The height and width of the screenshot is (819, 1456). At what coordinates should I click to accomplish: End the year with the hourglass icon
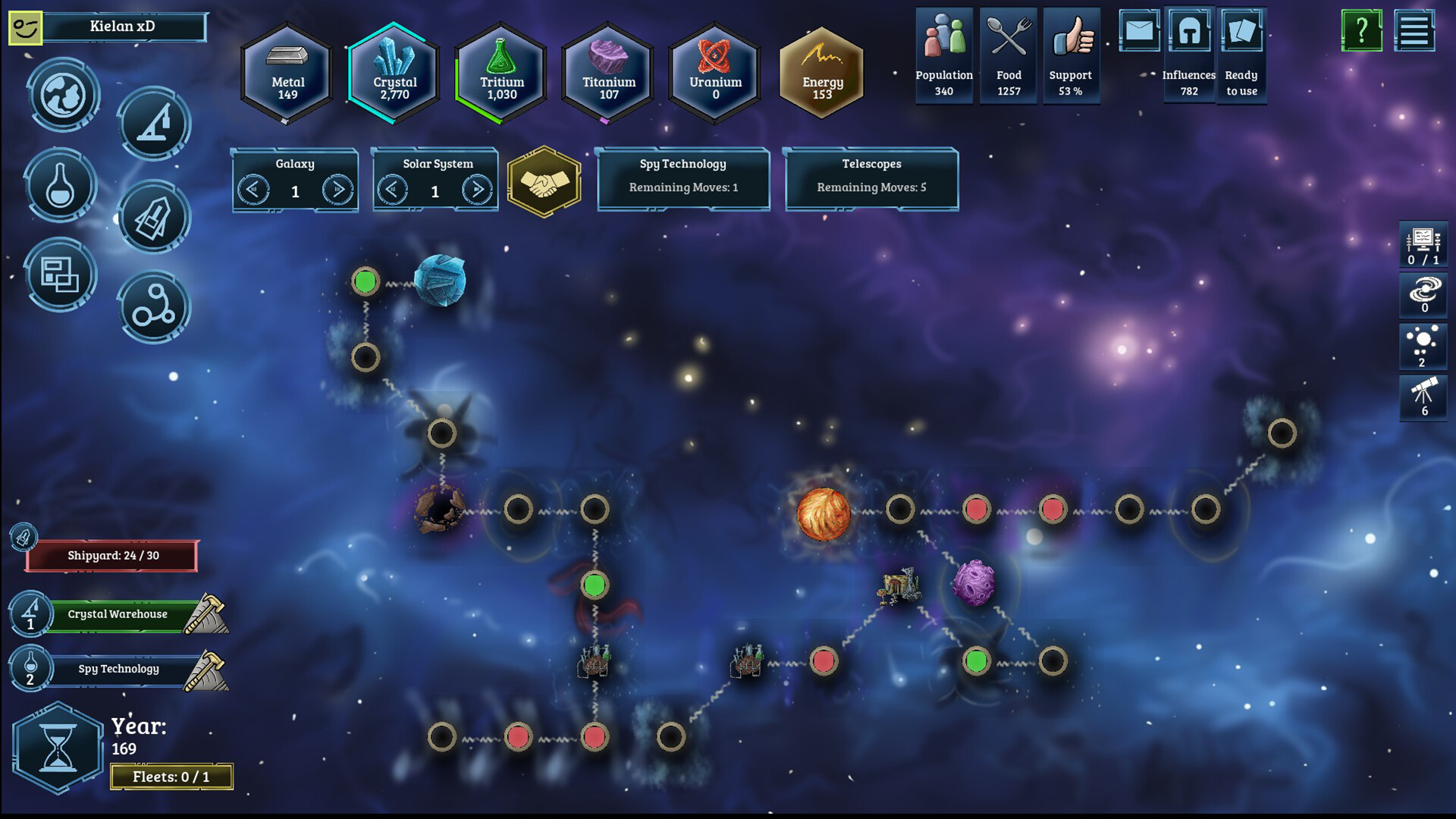pos(58,747)
